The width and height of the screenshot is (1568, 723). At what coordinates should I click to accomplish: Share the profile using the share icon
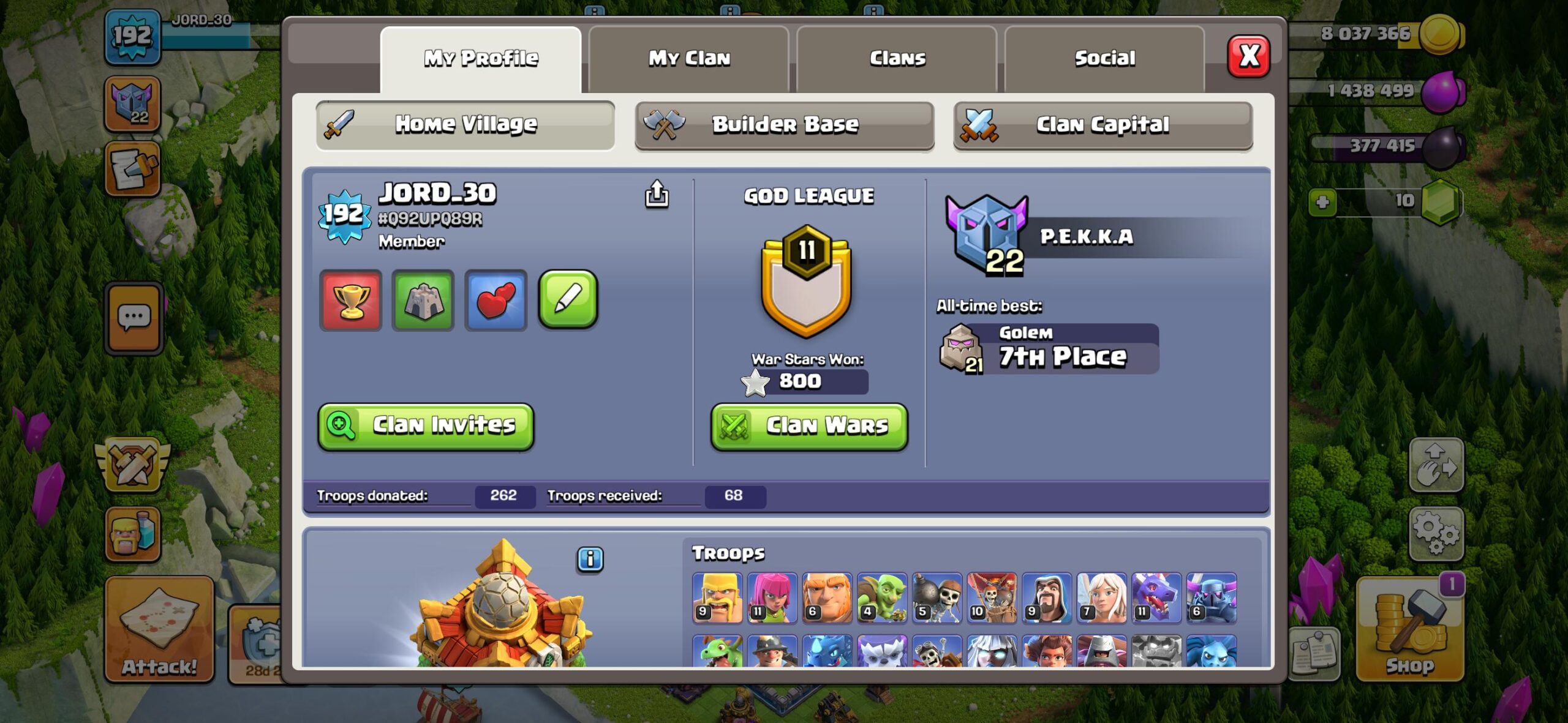(657, 195)
